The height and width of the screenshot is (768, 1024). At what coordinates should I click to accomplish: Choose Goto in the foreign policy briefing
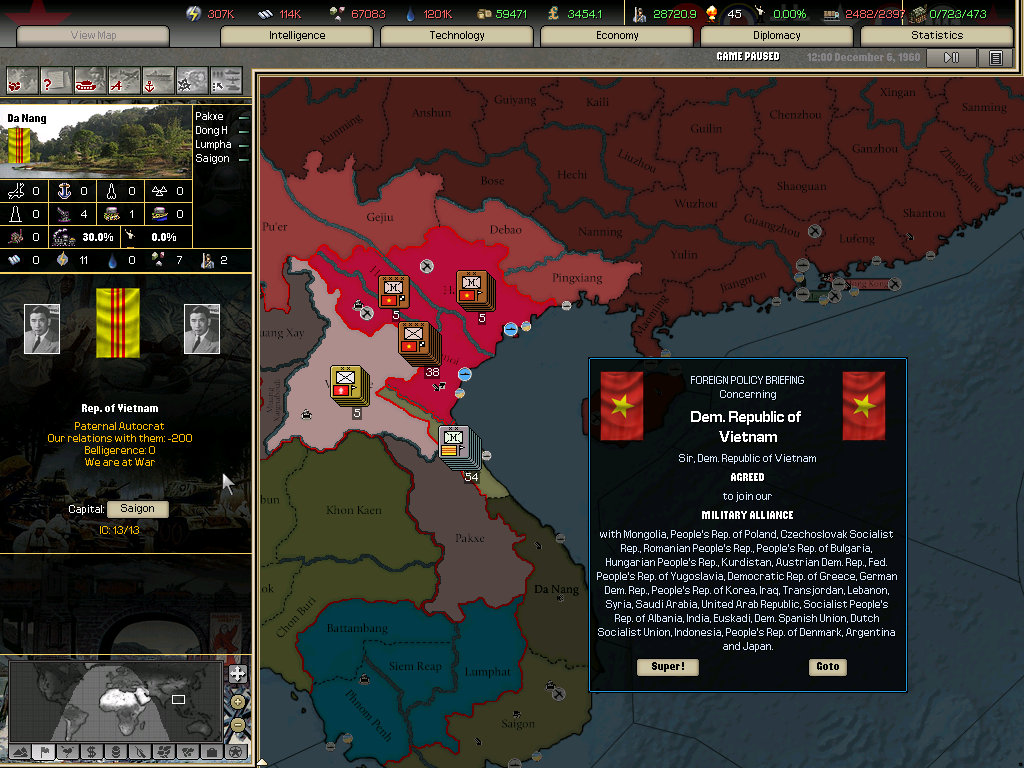827,667
